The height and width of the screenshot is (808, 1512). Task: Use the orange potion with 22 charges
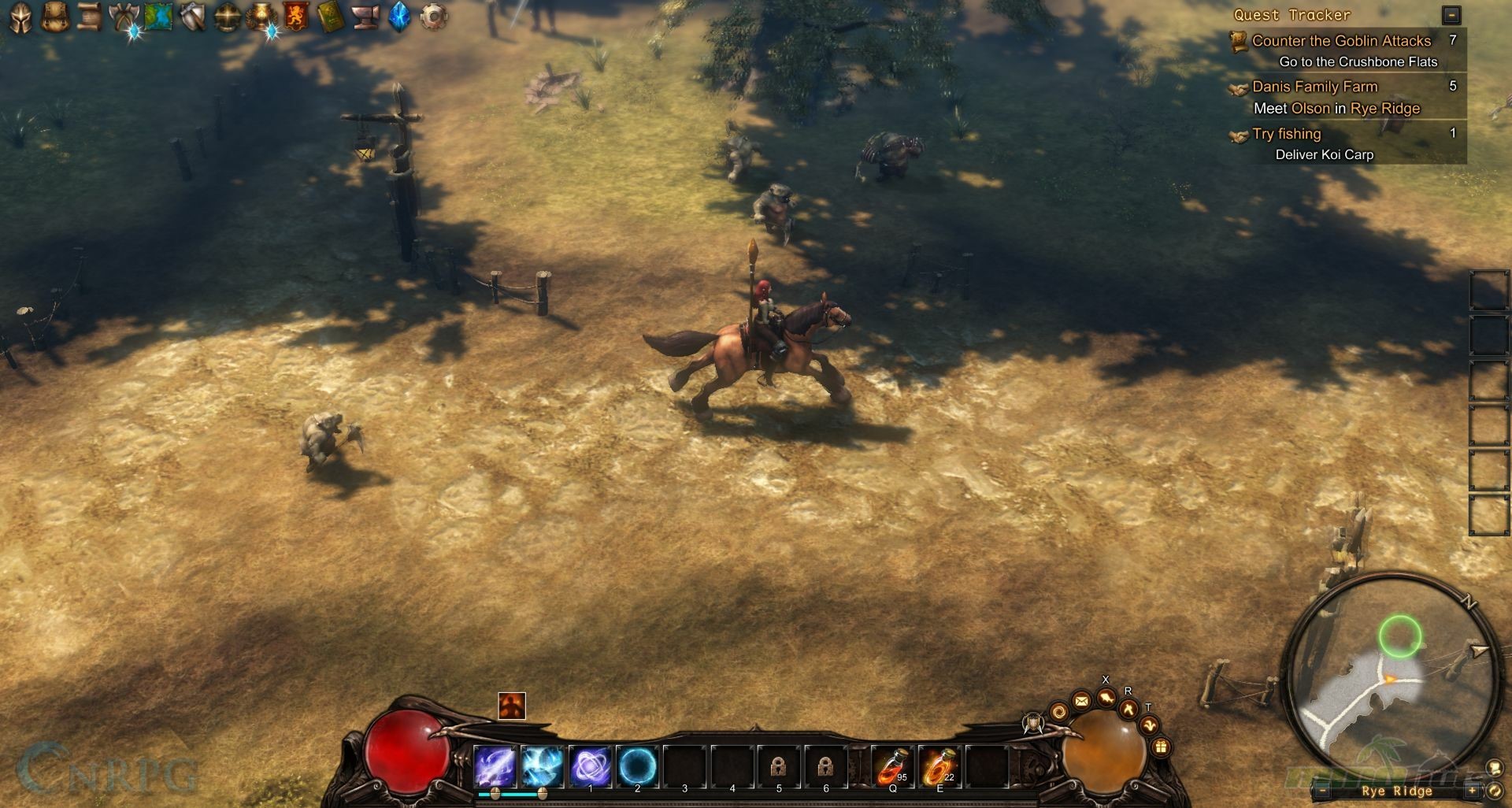click(939, 766)
